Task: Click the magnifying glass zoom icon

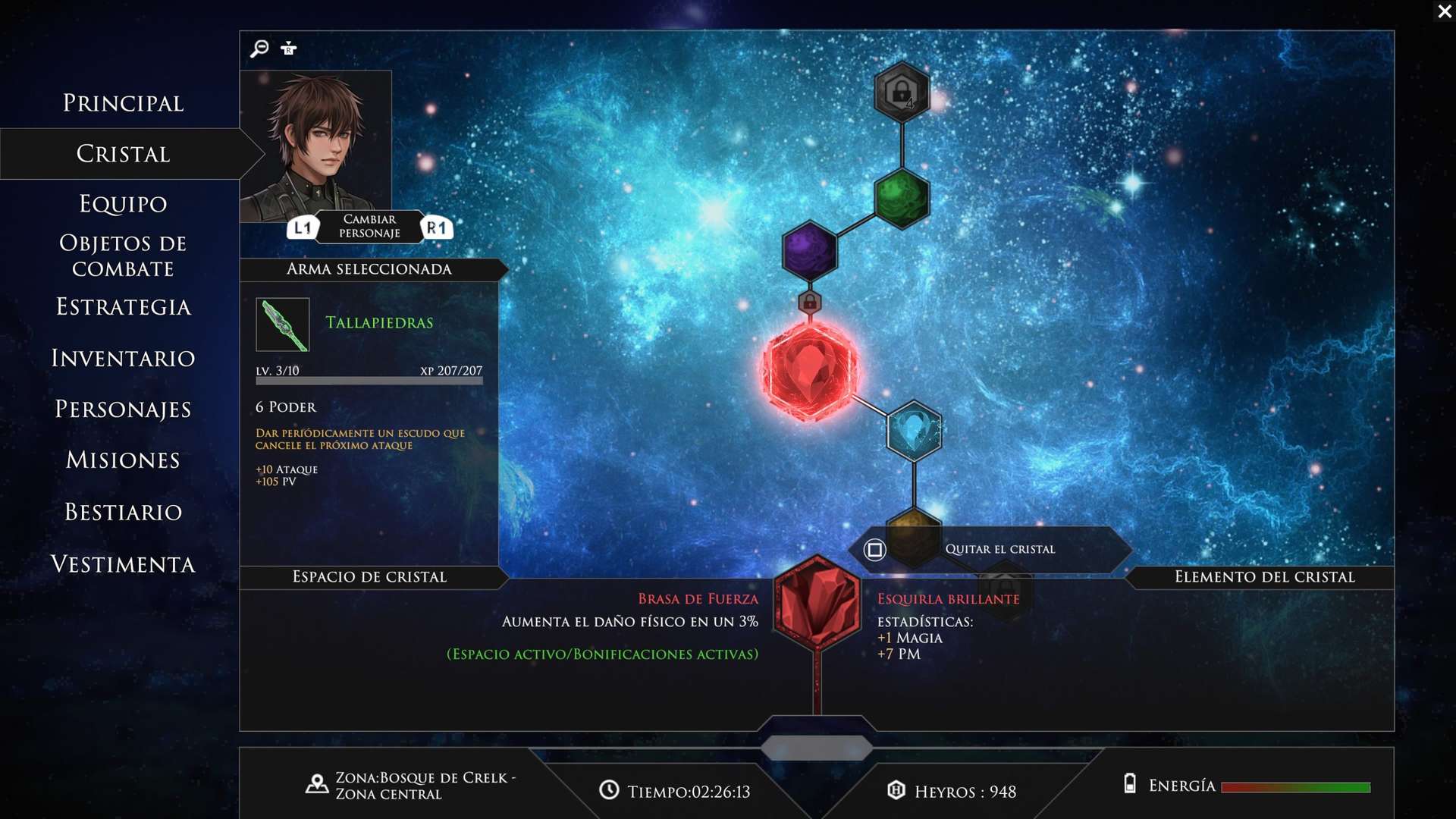Action: (259, 49)
